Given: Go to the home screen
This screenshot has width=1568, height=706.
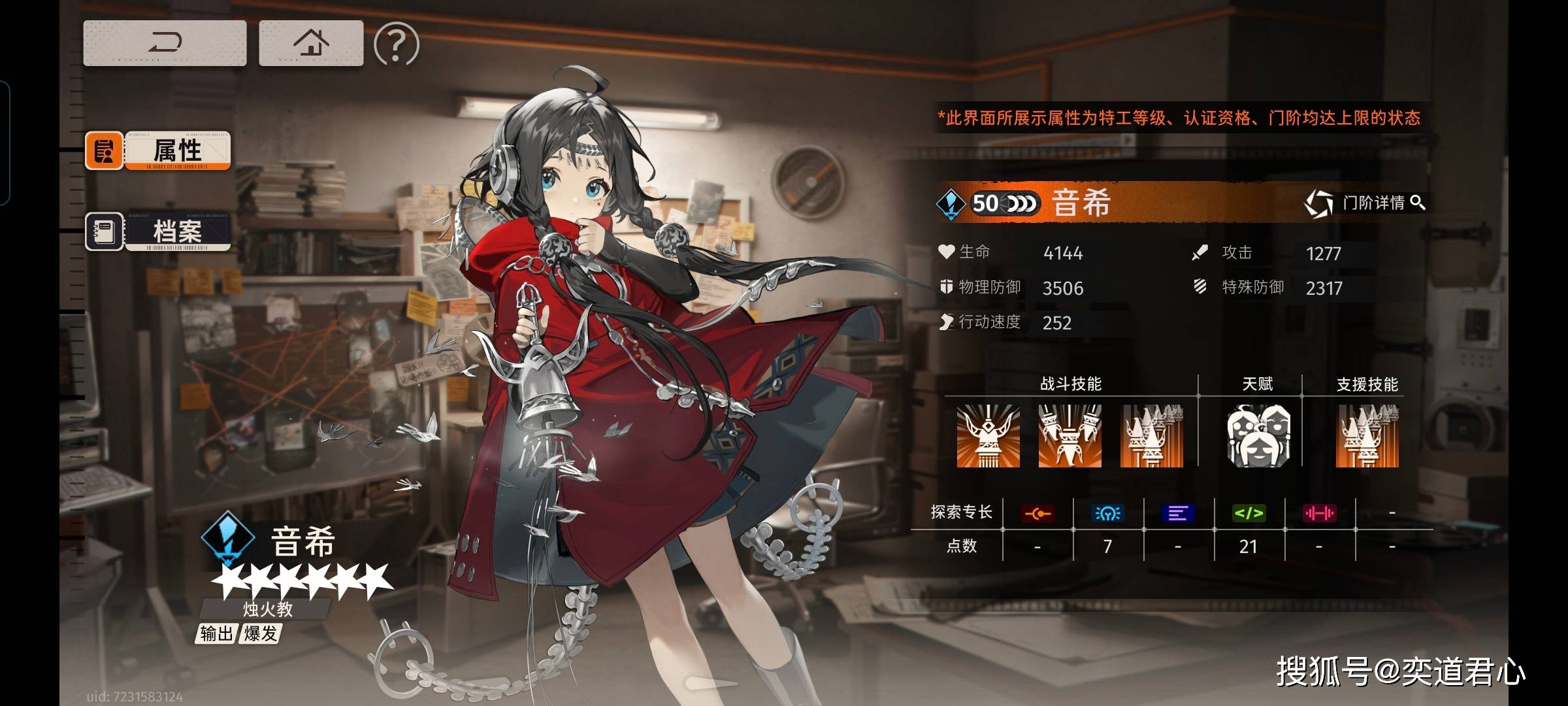Looking at the screenshot, I should 311,43.
